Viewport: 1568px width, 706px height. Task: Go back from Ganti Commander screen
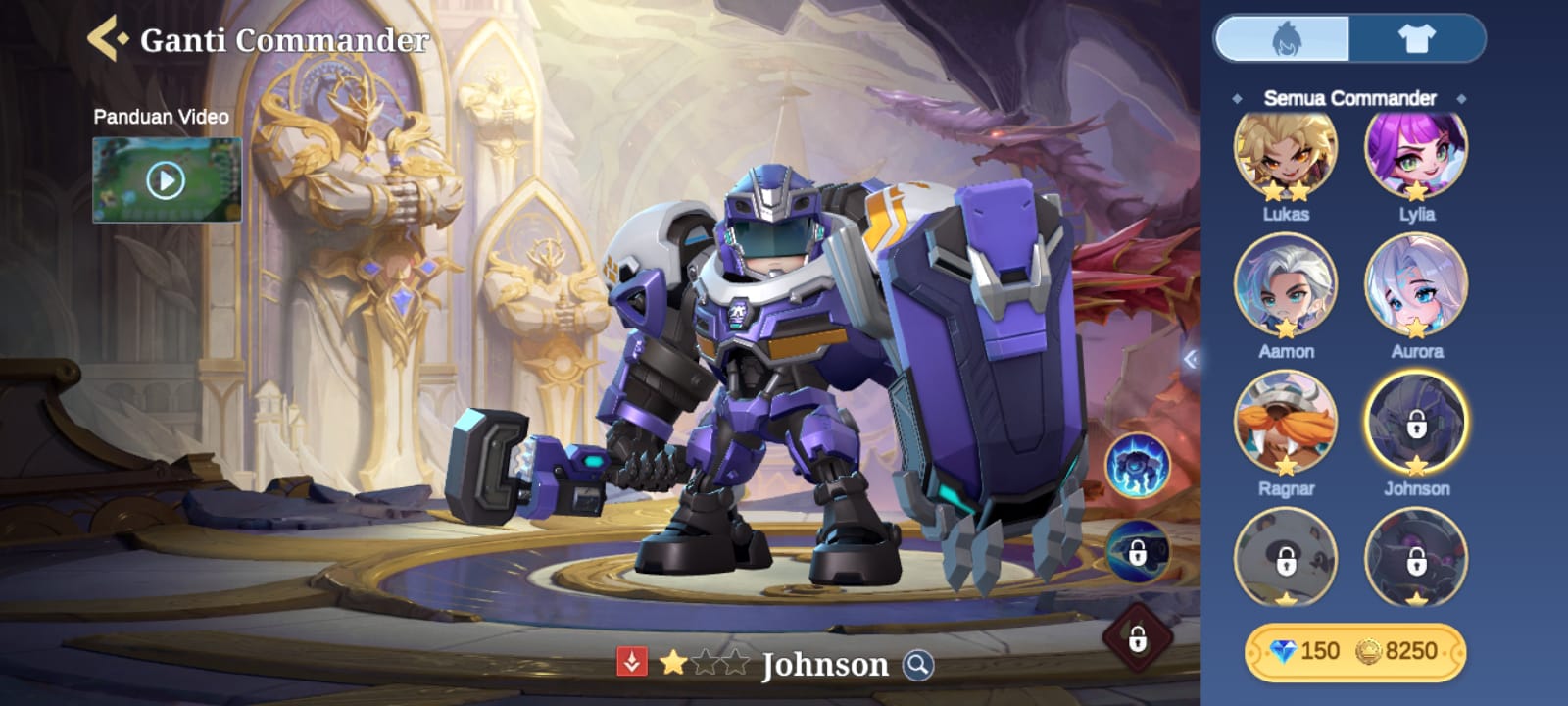tap(106, 39)
